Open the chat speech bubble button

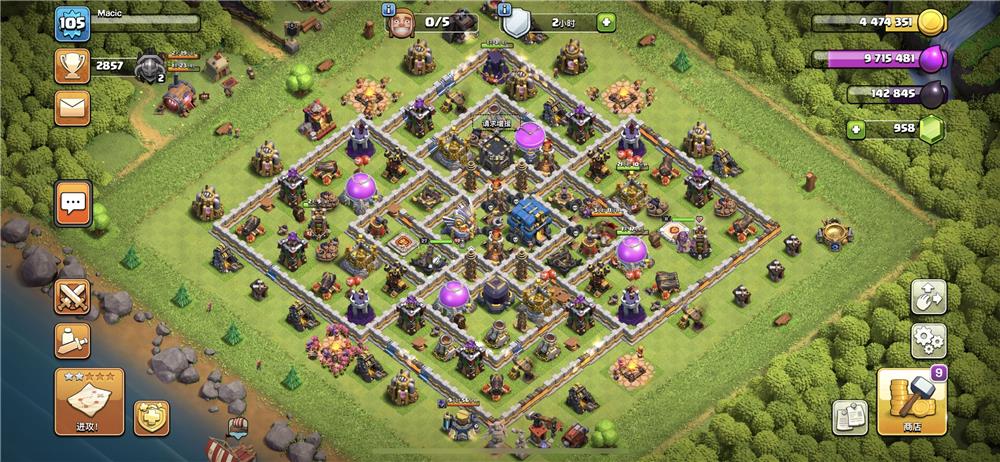[72, 202]
